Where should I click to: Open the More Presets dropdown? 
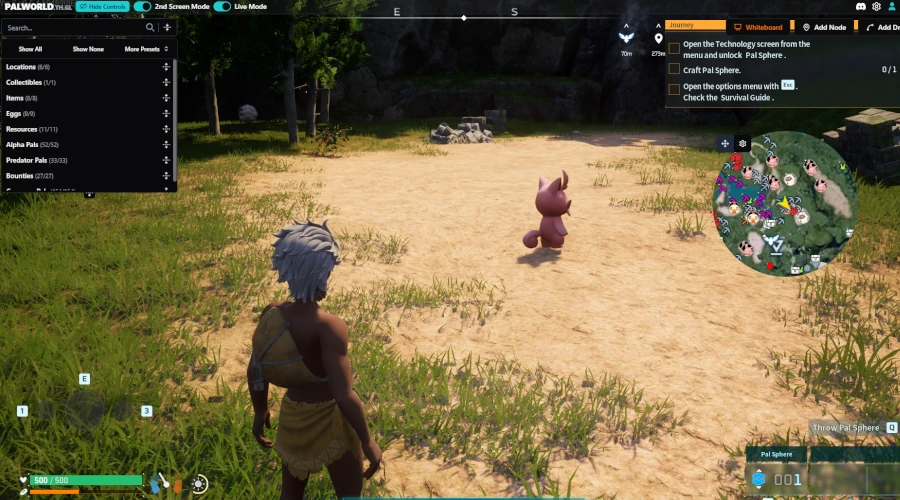point(146,49)
